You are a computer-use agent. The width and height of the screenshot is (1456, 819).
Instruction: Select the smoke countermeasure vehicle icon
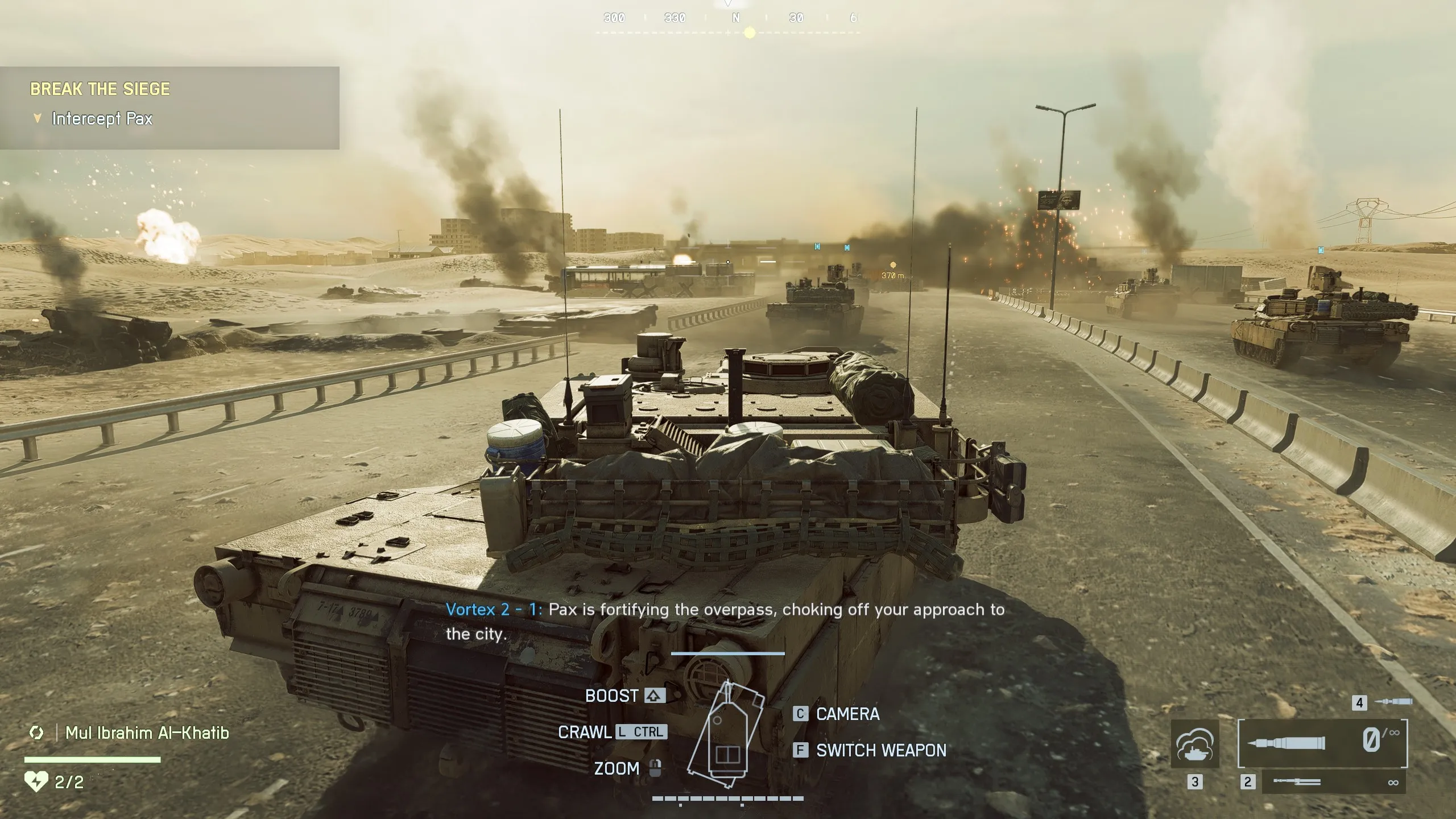1196,744
